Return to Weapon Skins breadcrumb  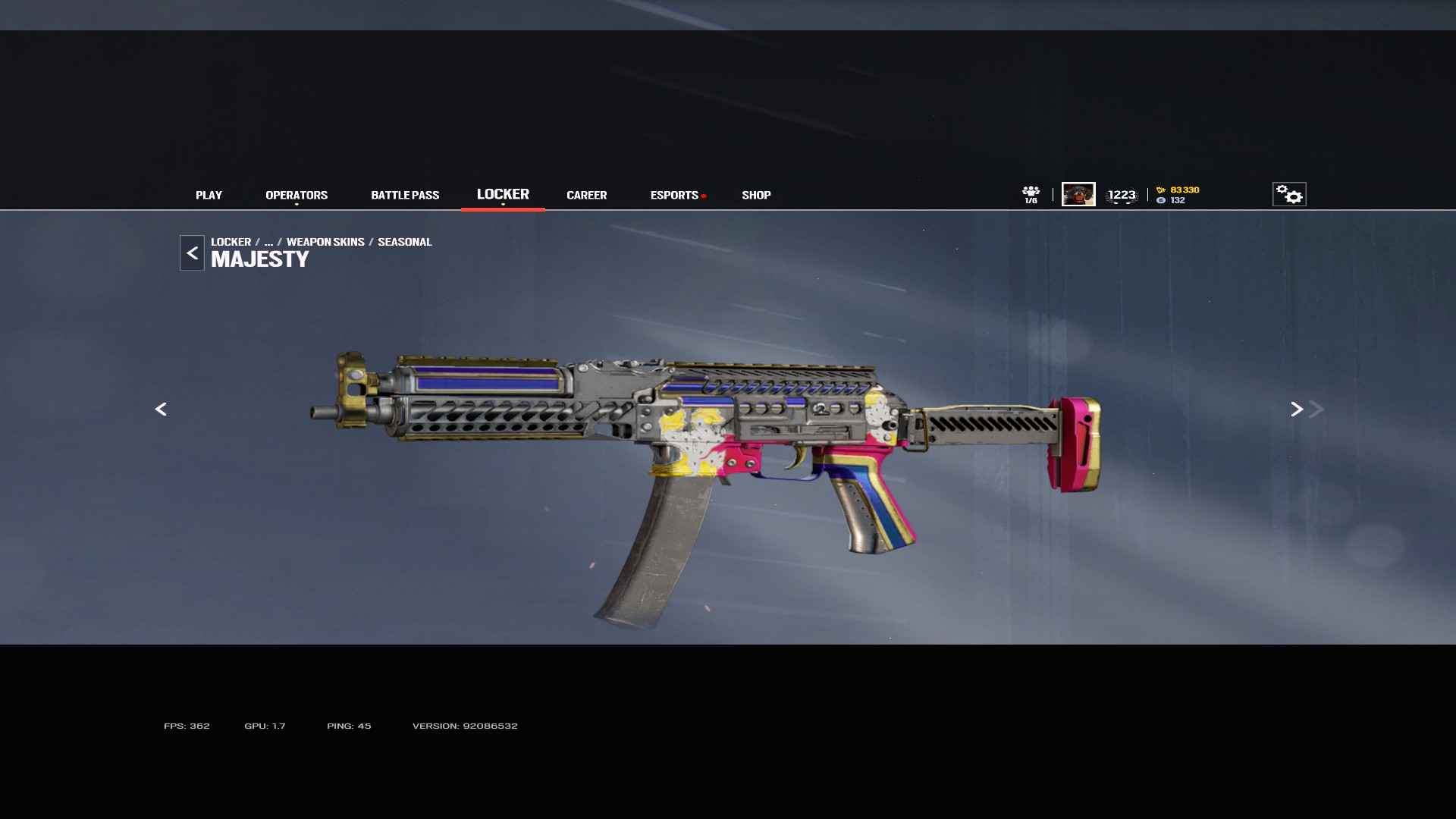pos(325,242)
